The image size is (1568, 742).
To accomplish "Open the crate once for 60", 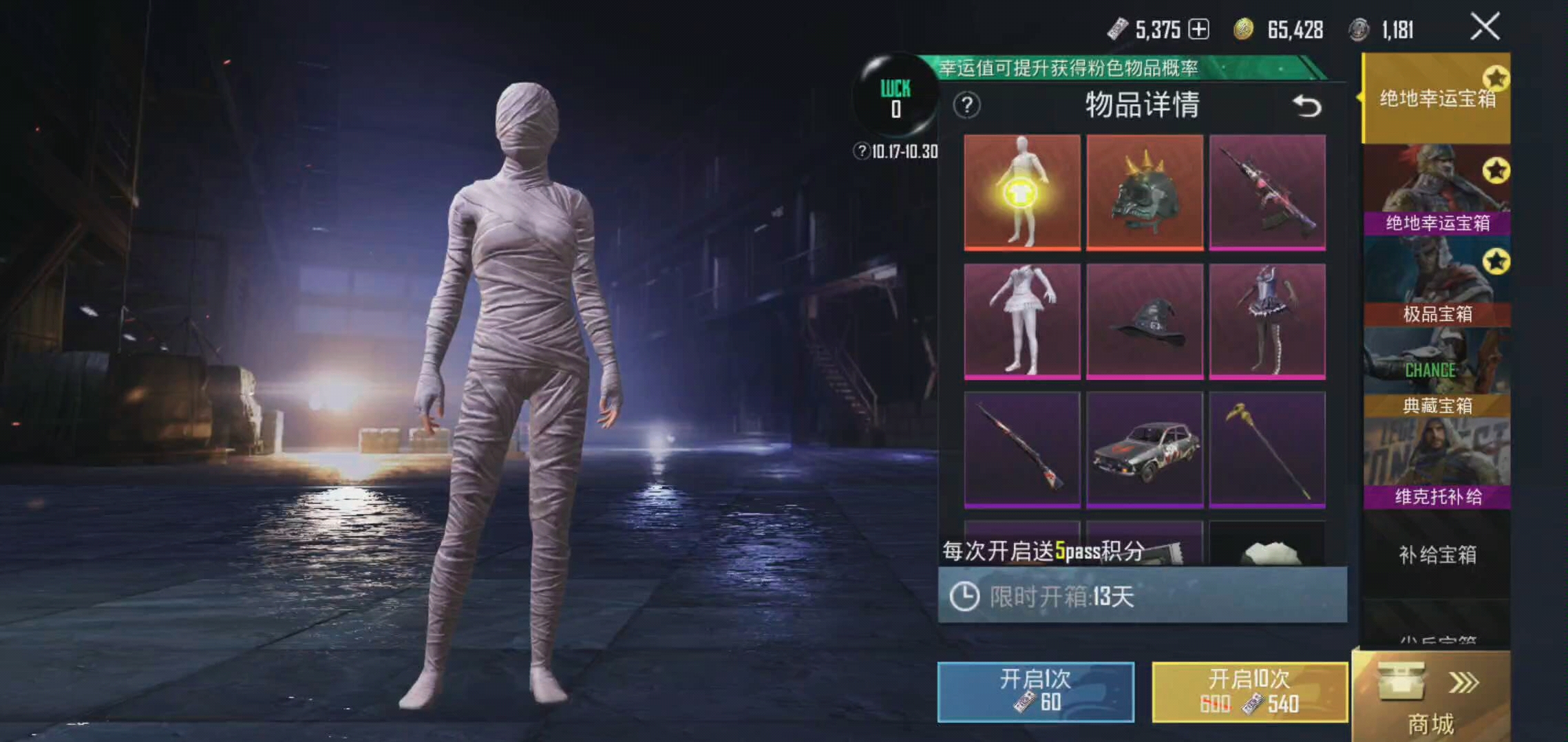I will tap(1035, 691).
